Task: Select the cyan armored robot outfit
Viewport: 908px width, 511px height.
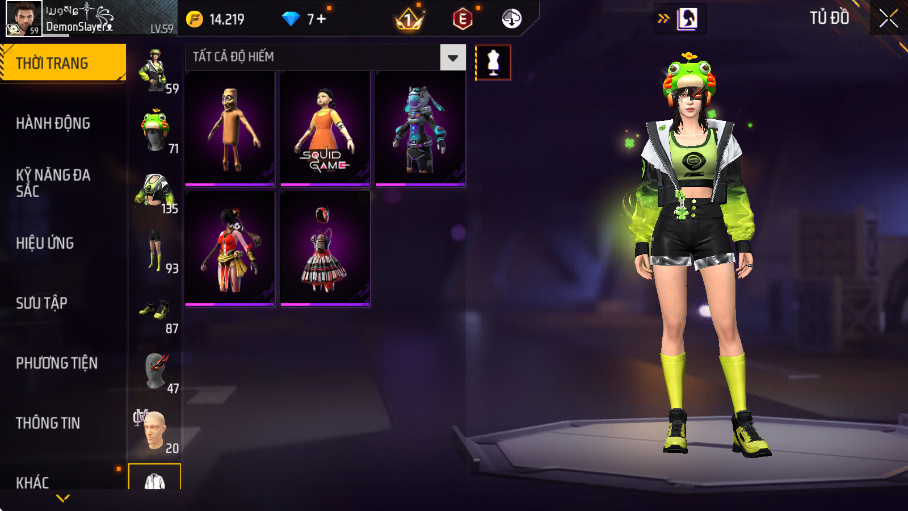Action: coord(419,128)
